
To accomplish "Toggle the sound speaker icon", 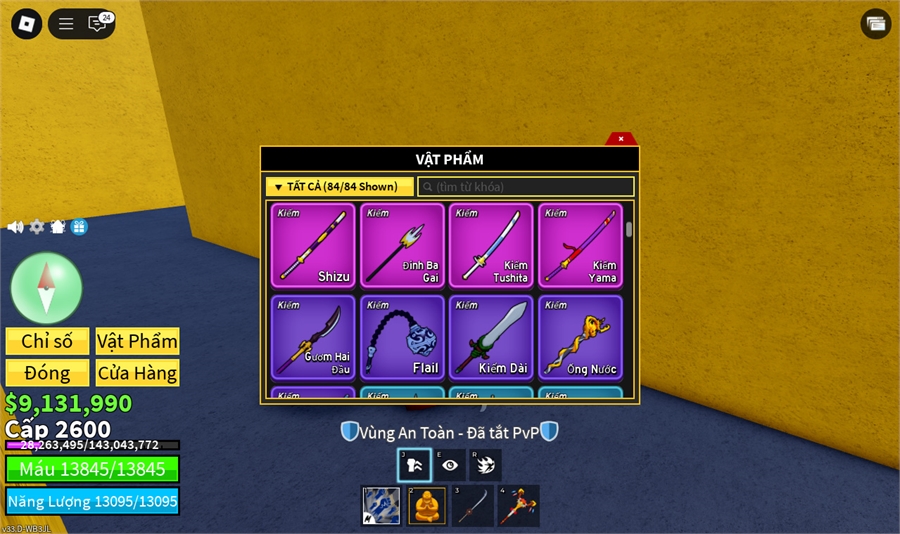I will point(15,227).
